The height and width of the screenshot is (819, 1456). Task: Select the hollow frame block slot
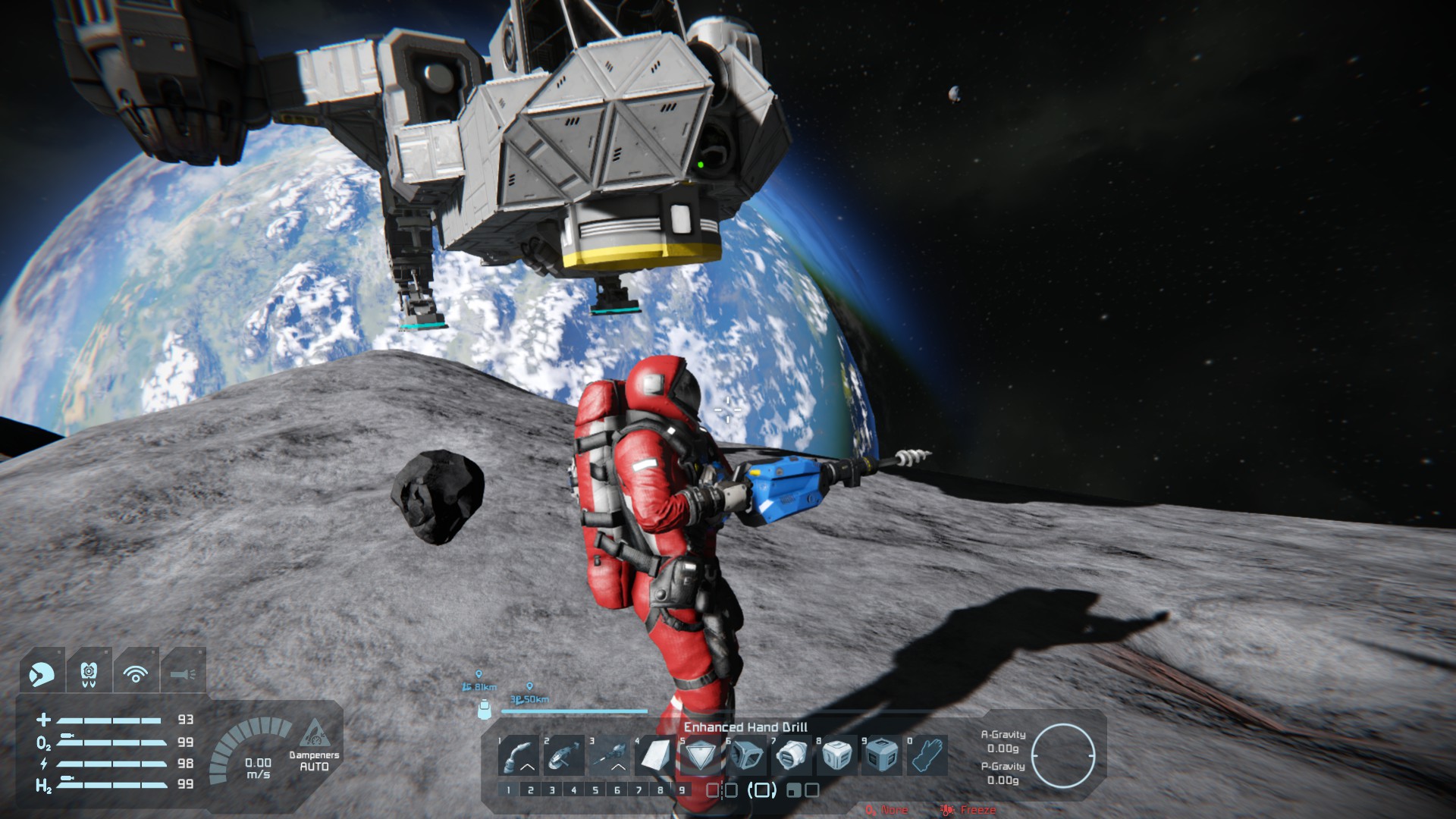pos(746,755)
